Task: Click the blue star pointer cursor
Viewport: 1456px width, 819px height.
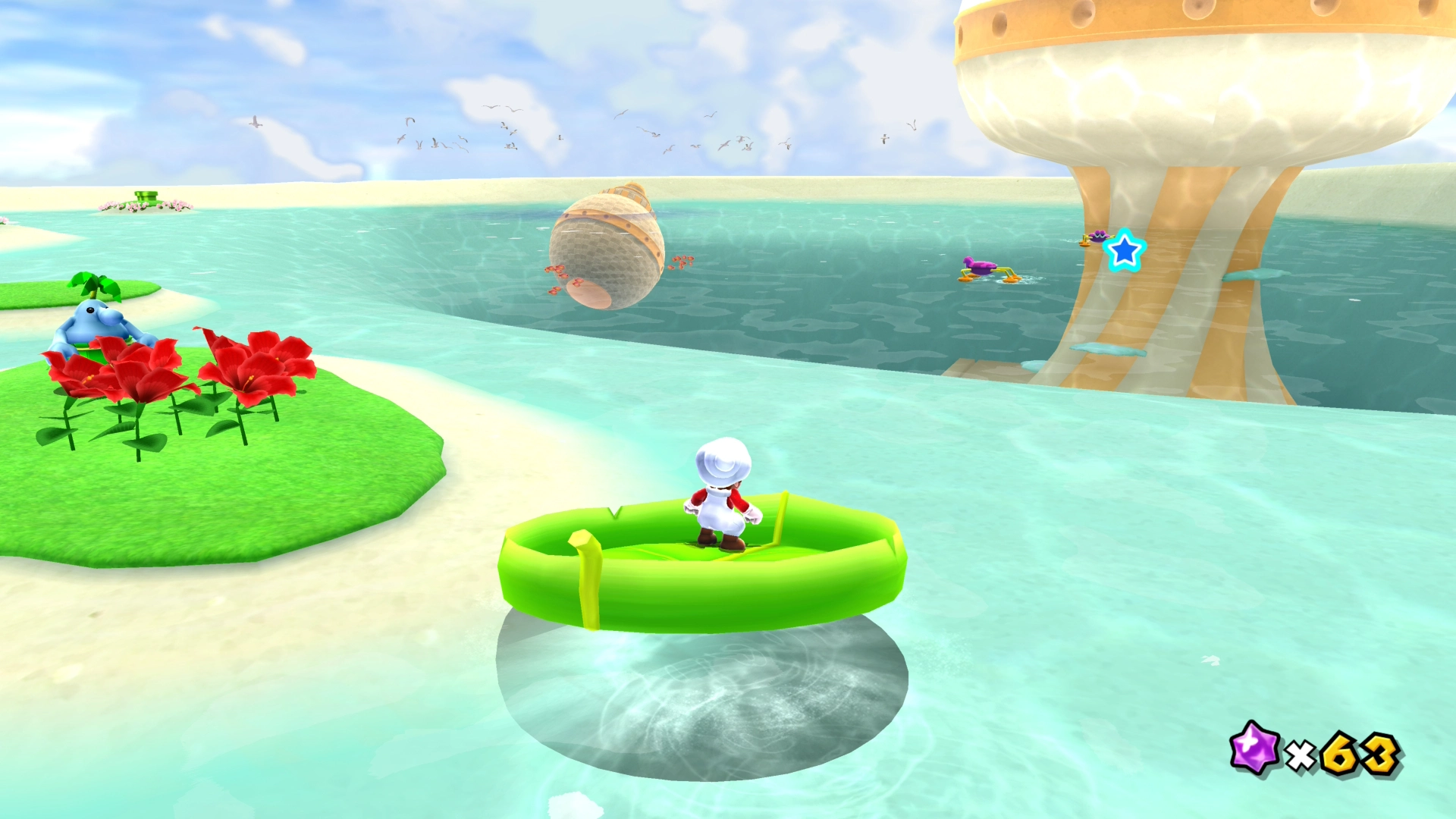Action: [x=1124, y=251]
